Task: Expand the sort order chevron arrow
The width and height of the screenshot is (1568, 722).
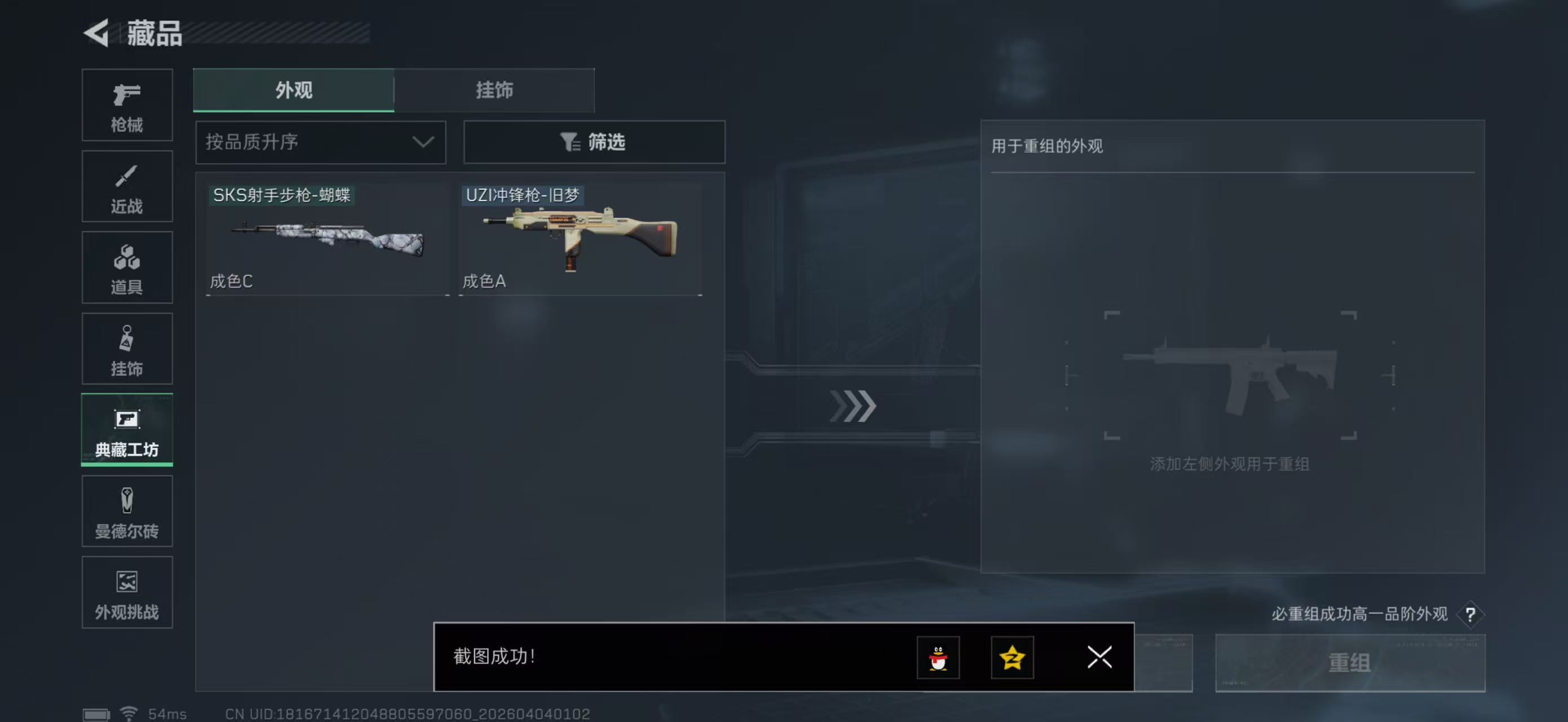Action: (422, 142)
